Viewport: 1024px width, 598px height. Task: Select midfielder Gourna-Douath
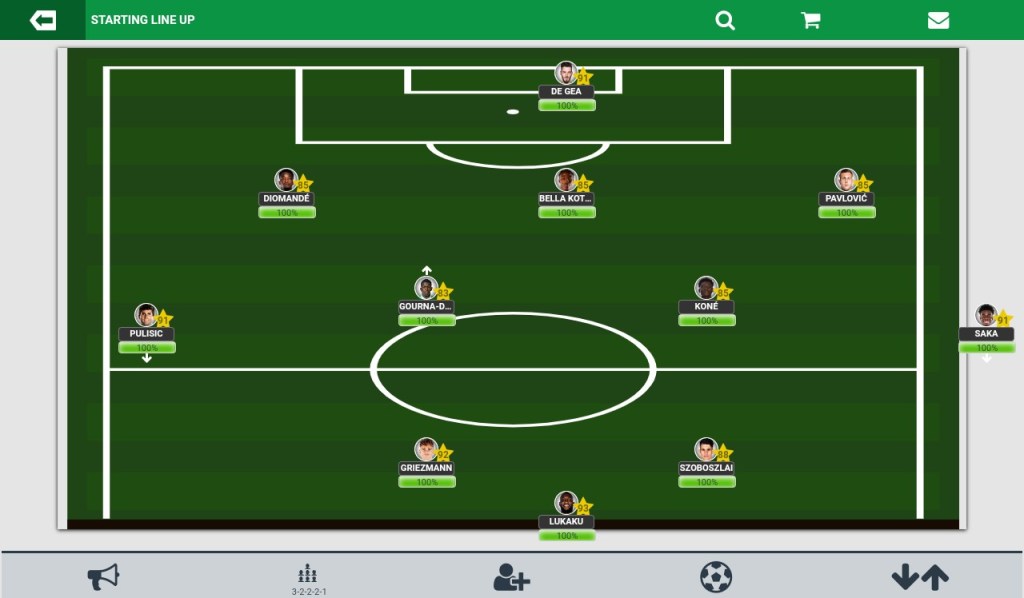point(427,289)
